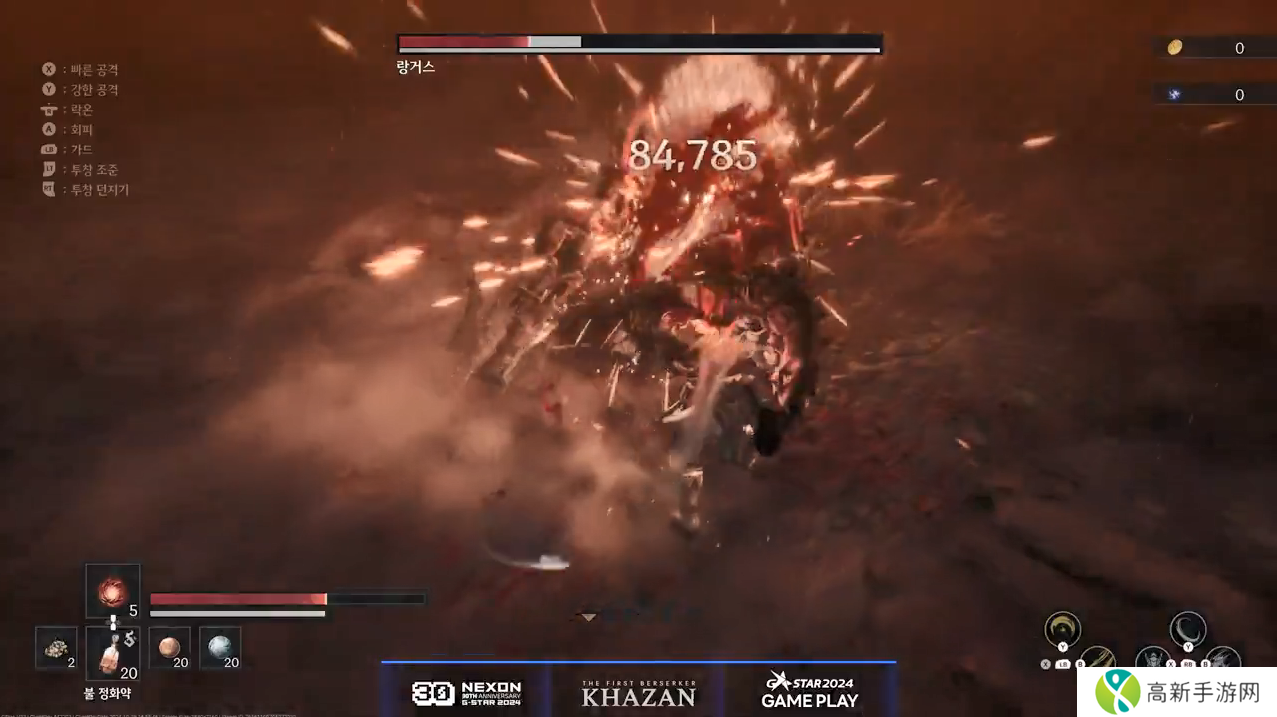
Task: Choose the silver-white orb item slot
Action: point(220,648)
